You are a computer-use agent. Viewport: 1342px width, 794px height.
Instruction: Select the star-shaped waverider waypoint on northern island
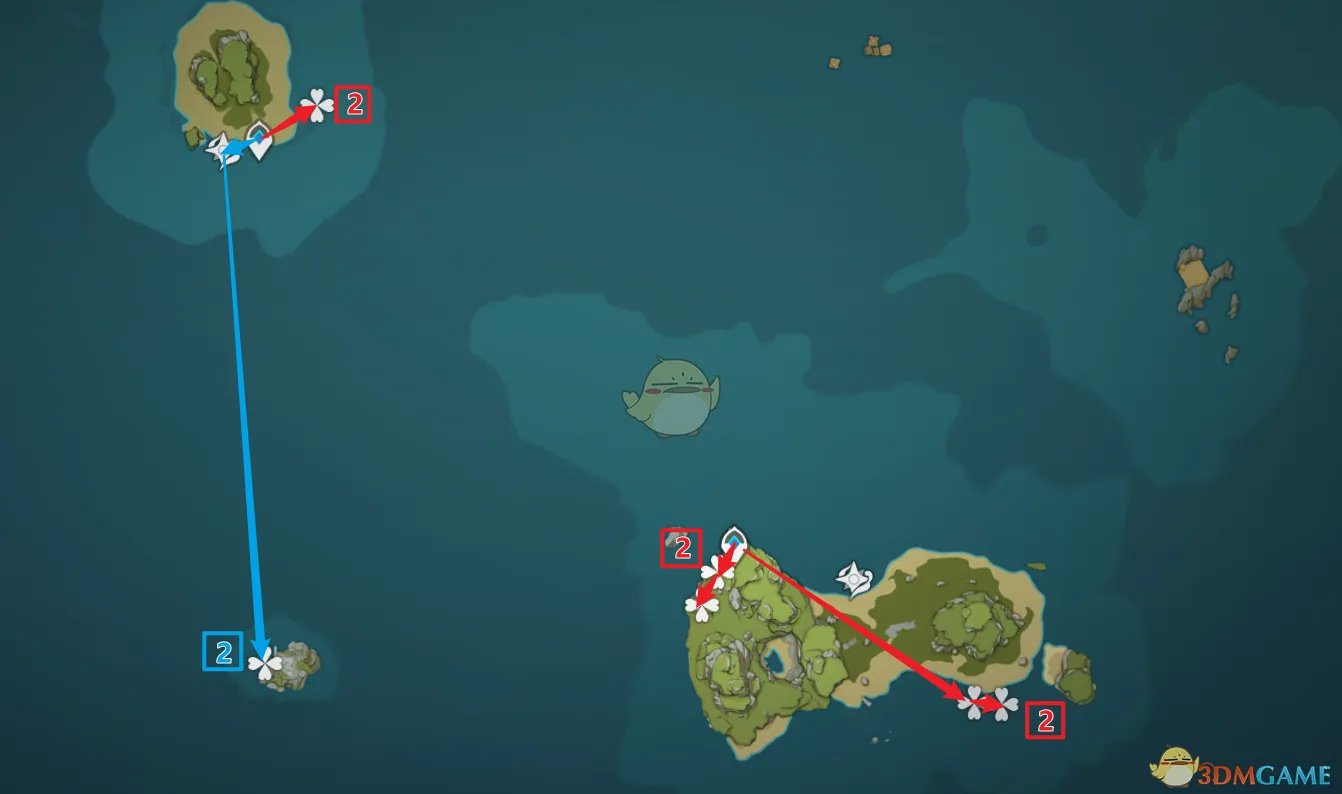(220, 150)
